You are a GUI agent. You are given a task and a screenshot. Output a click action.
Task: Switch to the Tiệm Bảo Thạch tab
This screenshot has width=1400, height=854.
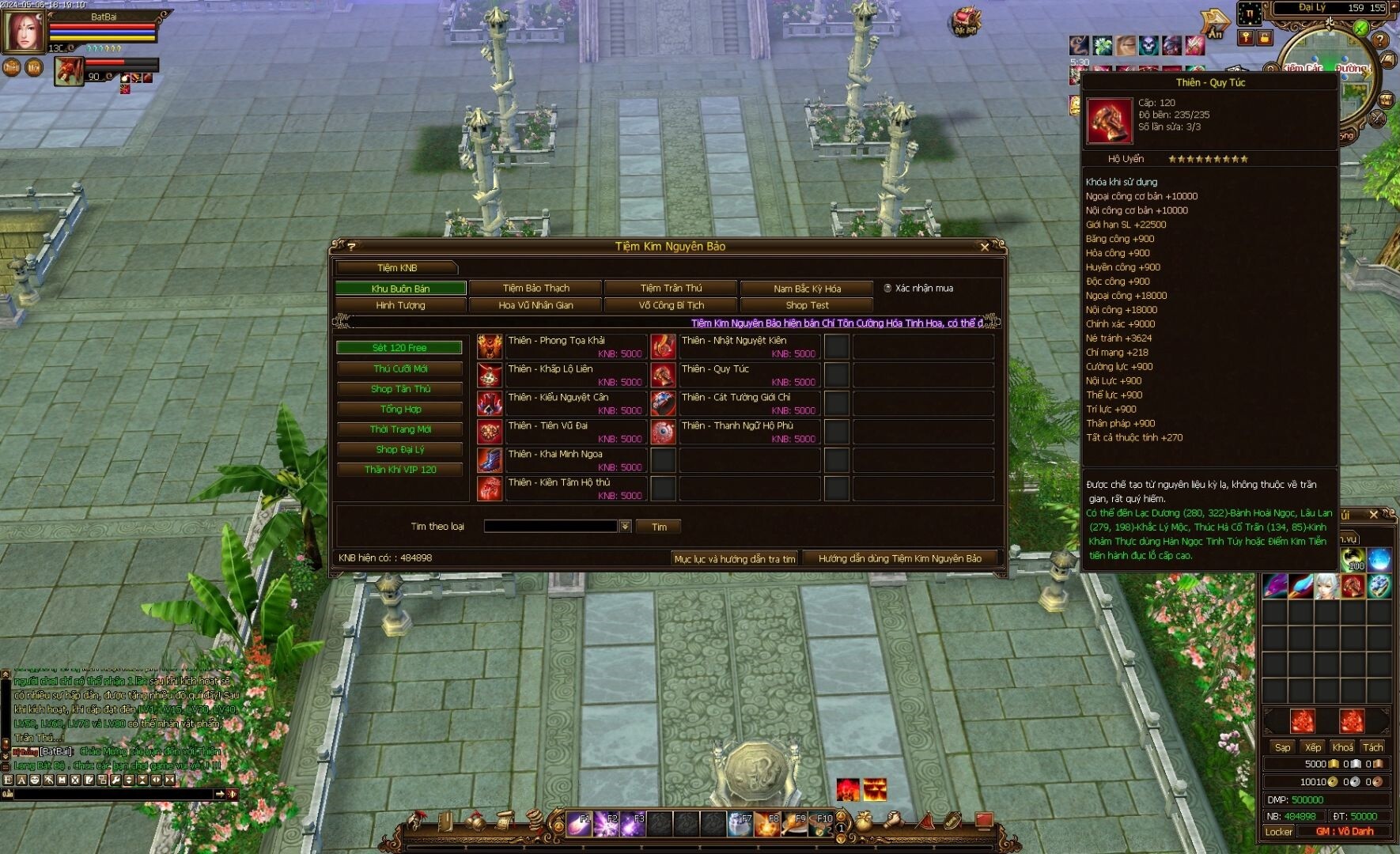click(535, 288)
